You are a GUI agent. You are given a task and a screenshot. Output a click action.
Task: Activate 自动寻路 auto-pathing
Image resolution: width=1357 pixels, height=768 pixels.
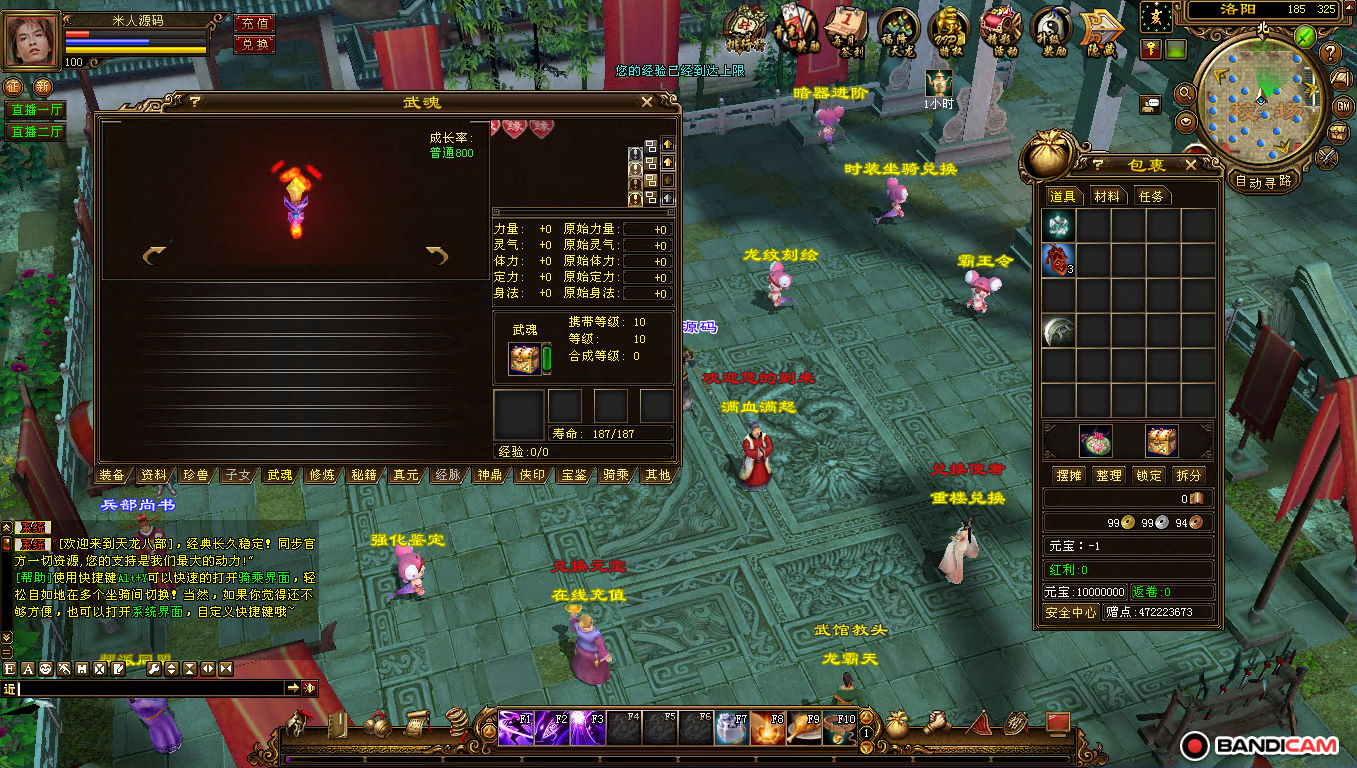coord(1263,181)
